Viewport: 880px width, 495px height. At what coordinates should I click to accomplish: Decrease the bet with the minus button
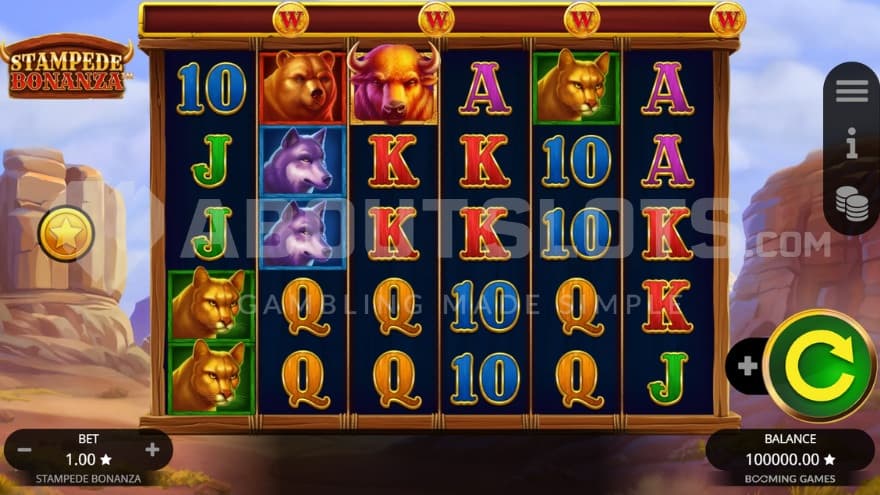24,450
